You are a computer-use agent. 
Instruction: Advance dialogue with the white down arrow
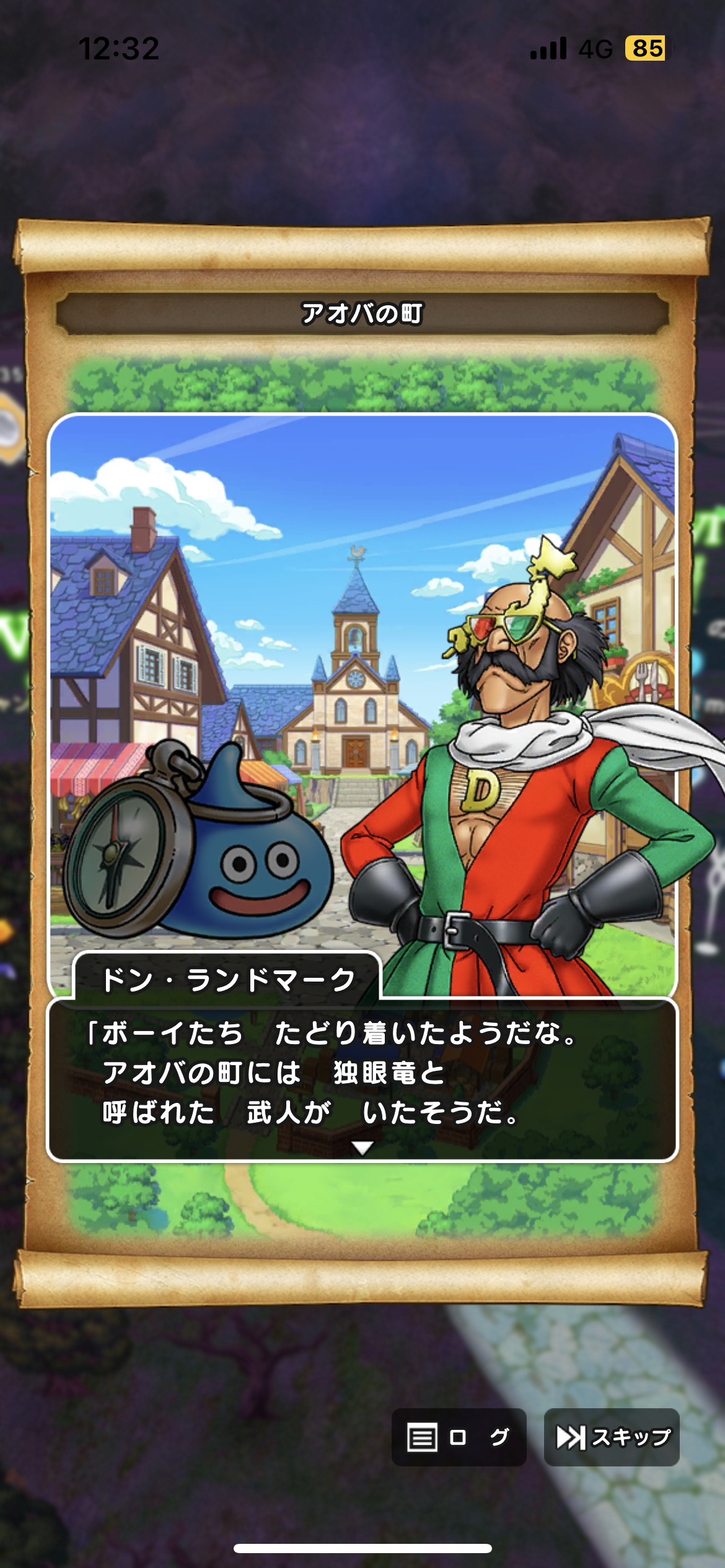click(362, 1148)
